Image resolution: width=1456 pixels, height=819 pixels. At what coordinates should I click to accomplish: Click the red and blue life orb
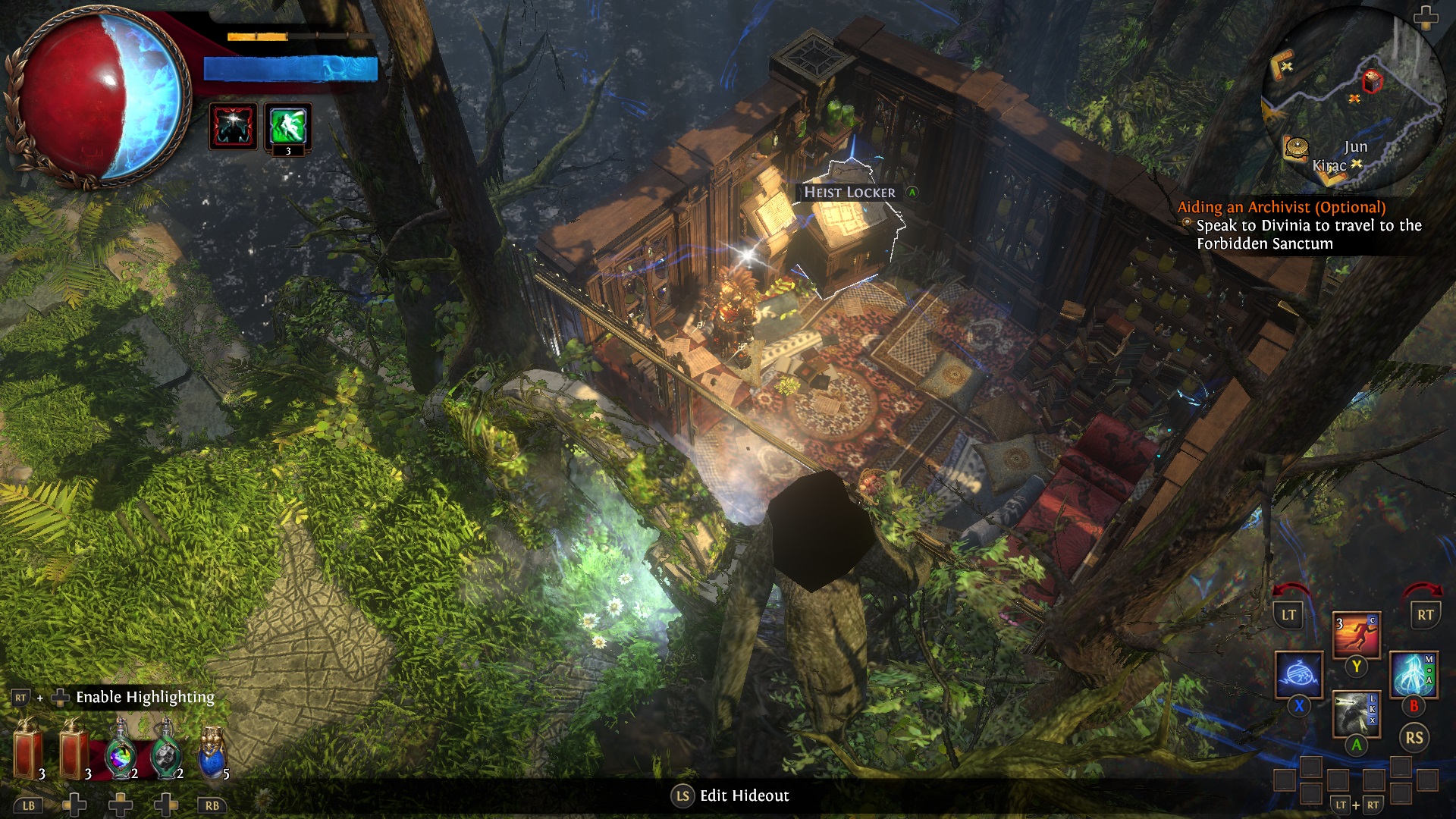pyautogui.click(x=99, y=99)
